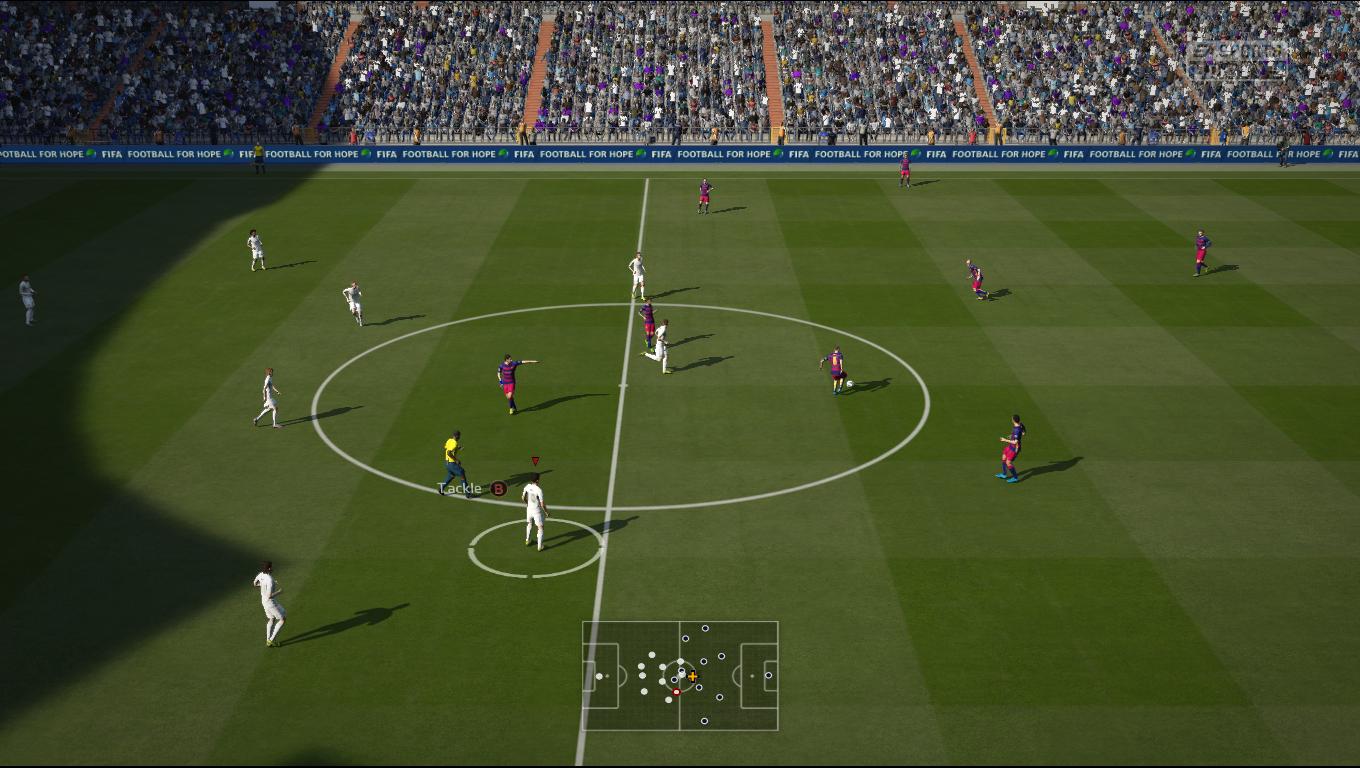
Task: Click the halfway line on the minimap
Action: coord(680,640)
